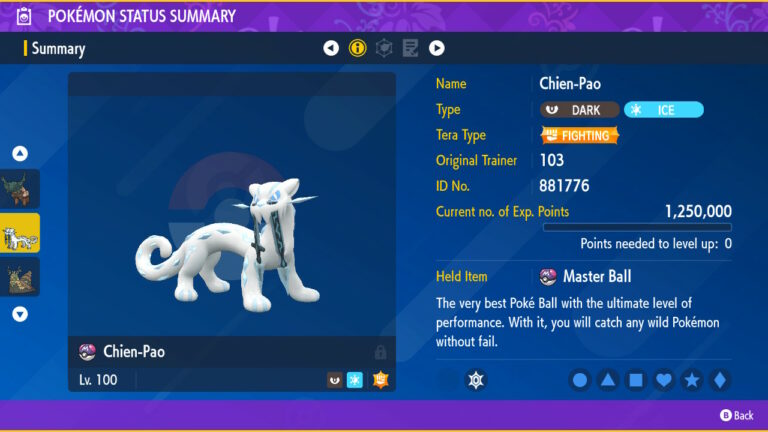Toggle the circle marking

pyautogui.click(x=580, y=380)
